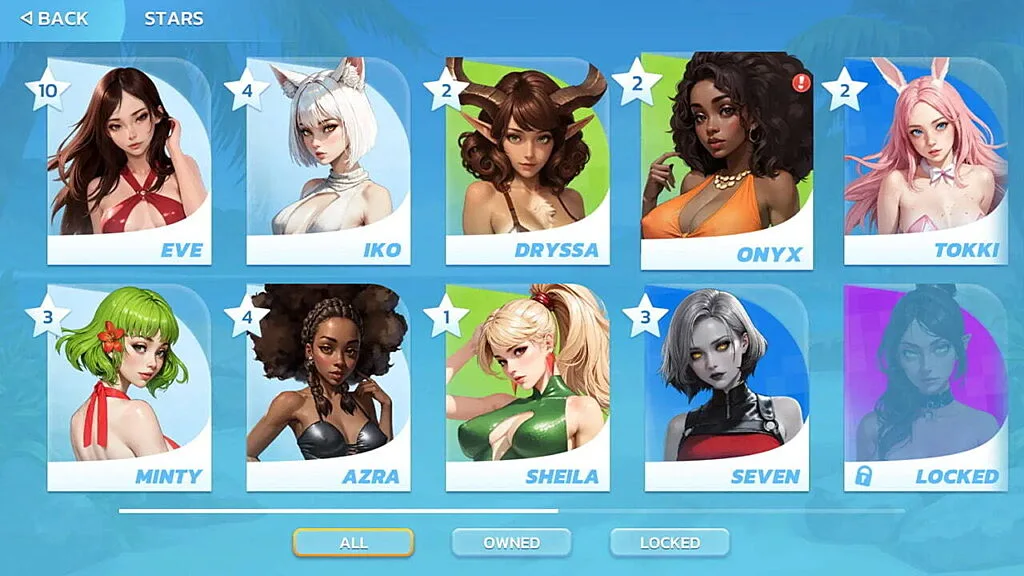Switch to the Locked filter button
The image size is (1024, 576).
click(669, 542)
